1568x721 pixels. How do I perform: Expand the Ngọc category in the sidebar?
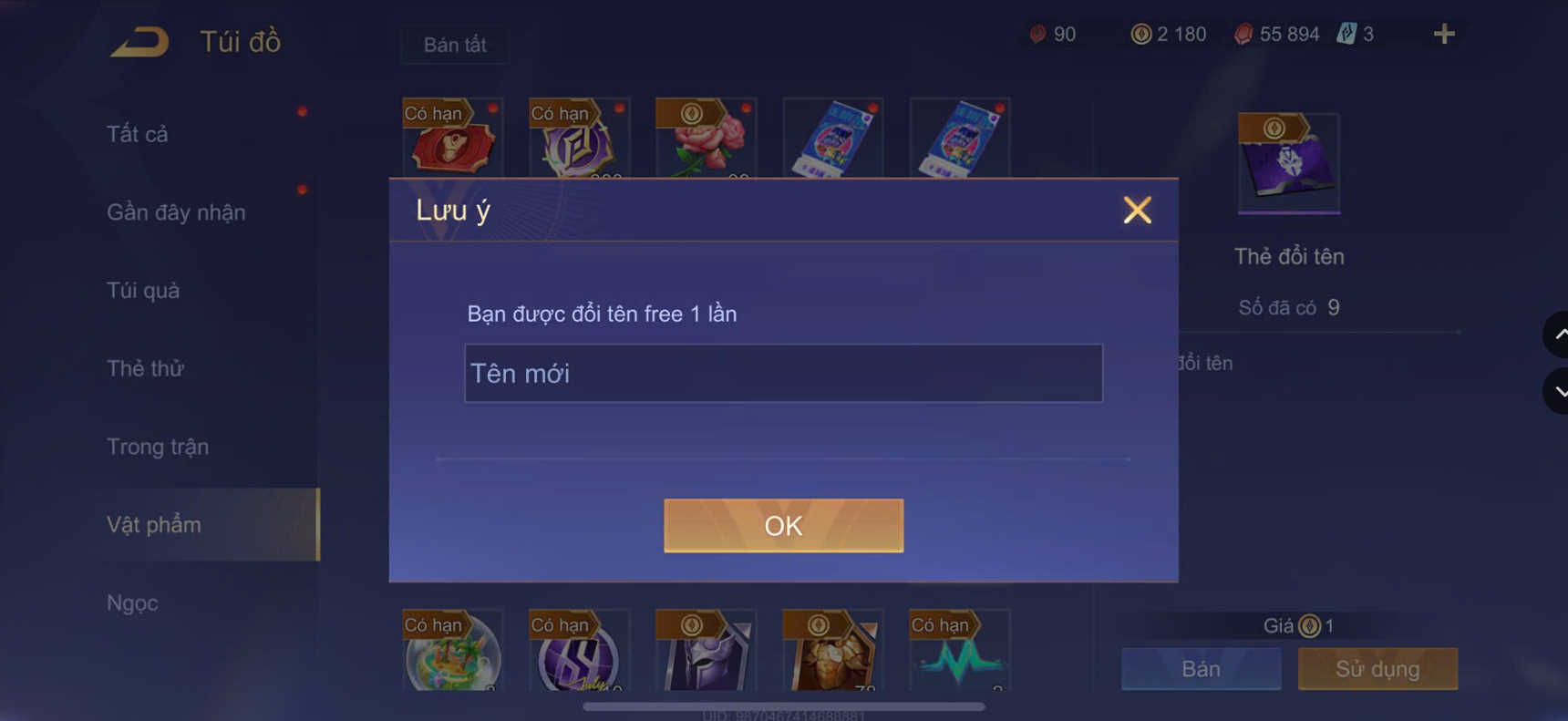point(133,603)
